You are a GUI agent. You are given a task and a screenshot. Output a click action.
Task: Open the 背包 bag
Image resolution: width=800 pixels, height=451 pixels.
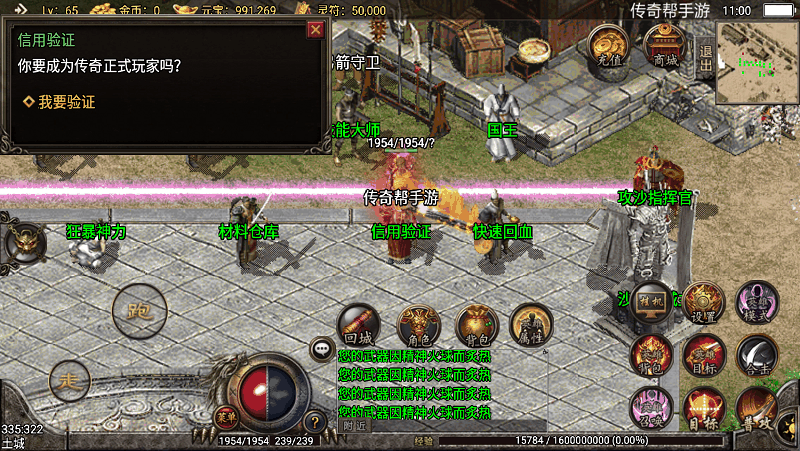pyautogui.click(x=476, y=325)
